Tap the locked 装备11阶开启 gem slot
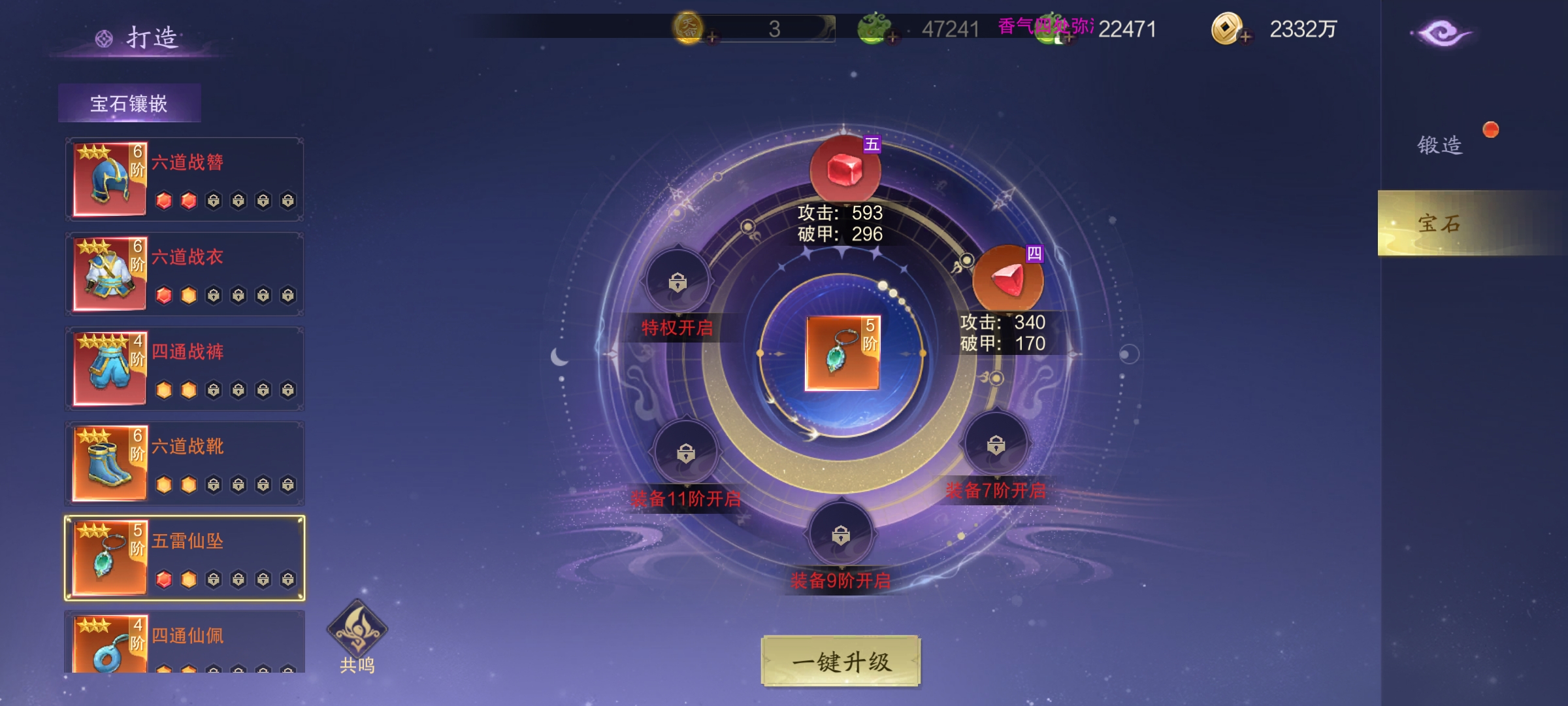The width and height of the screenshot is (1568, 706). point(685,452)
